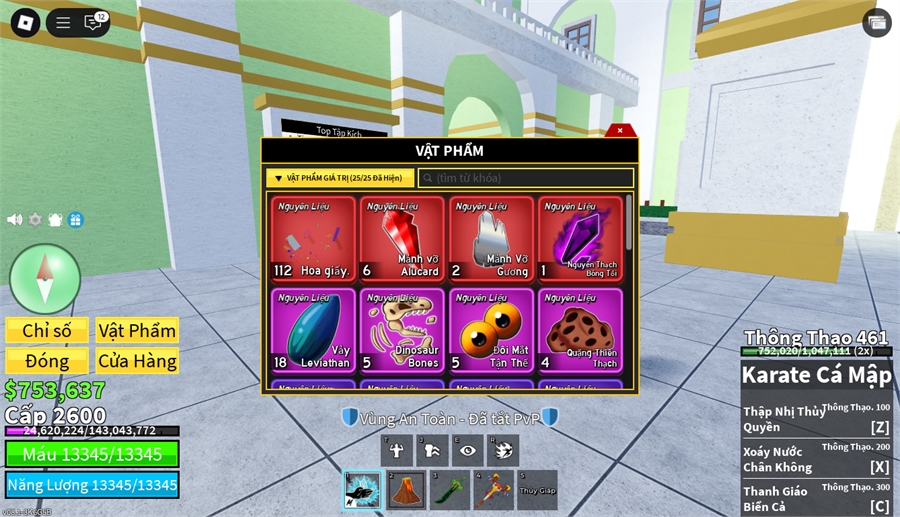Toggle the sound speaker icon

click(14, 220)
